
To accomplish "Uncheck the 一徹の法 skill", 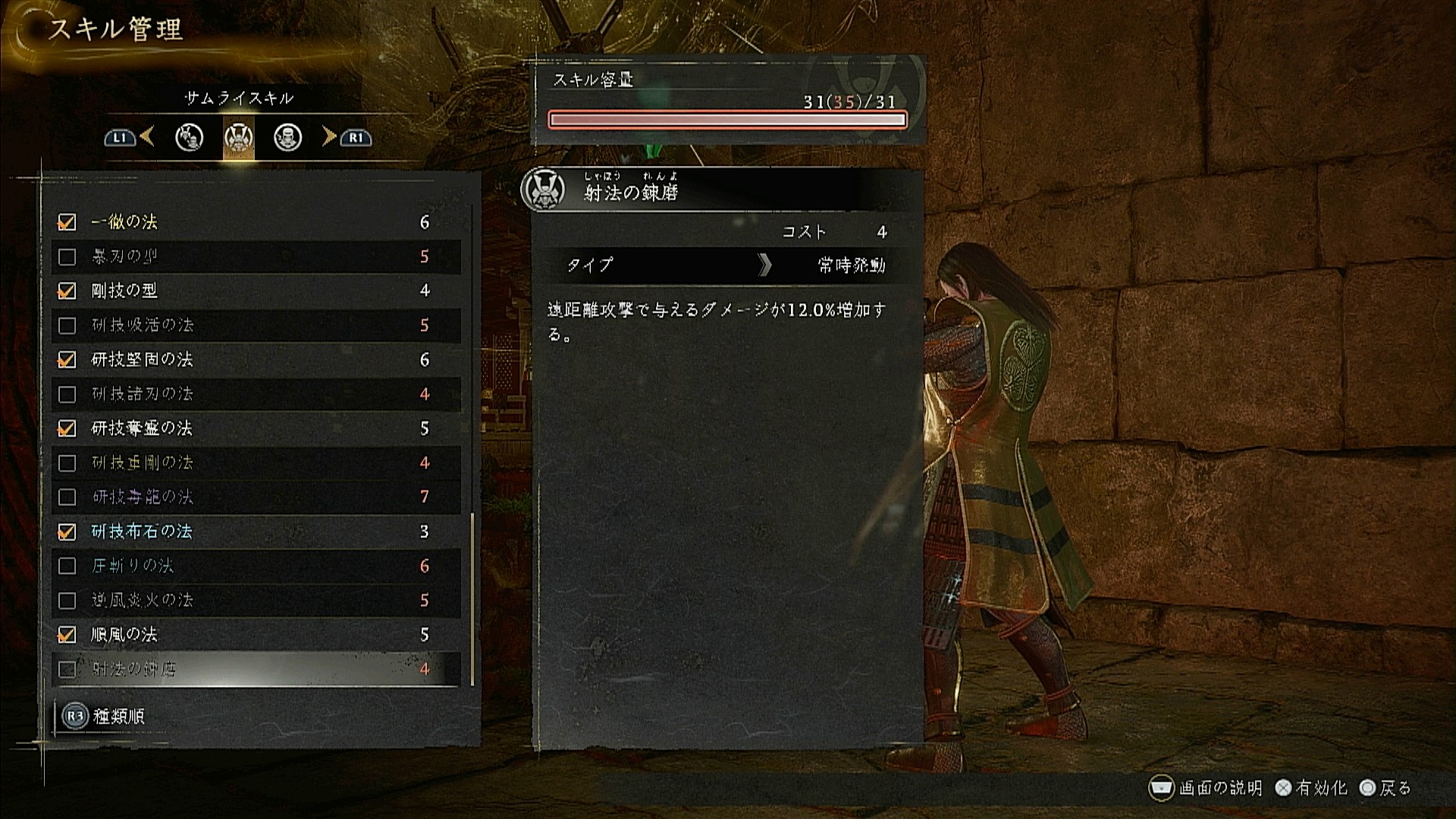I will [67, 222].
